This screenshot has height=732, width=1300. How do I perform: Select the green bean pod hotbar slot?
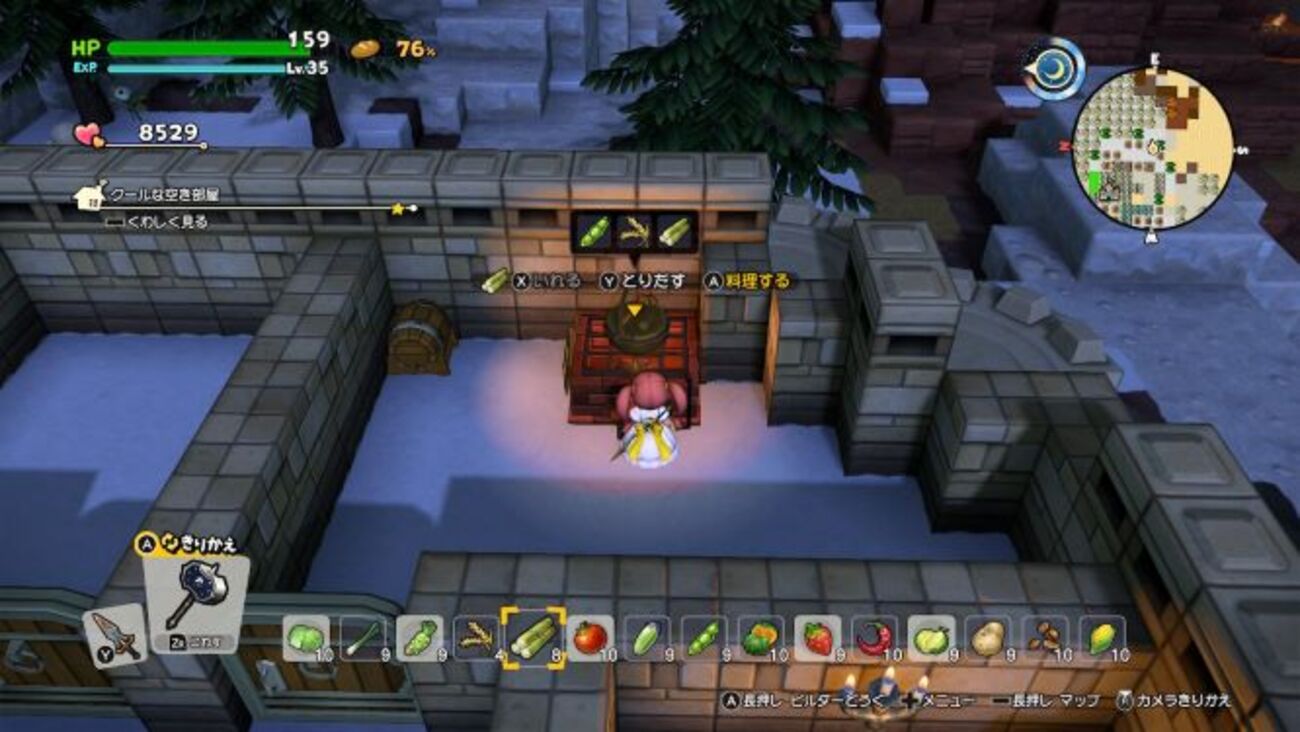[704, 637]
